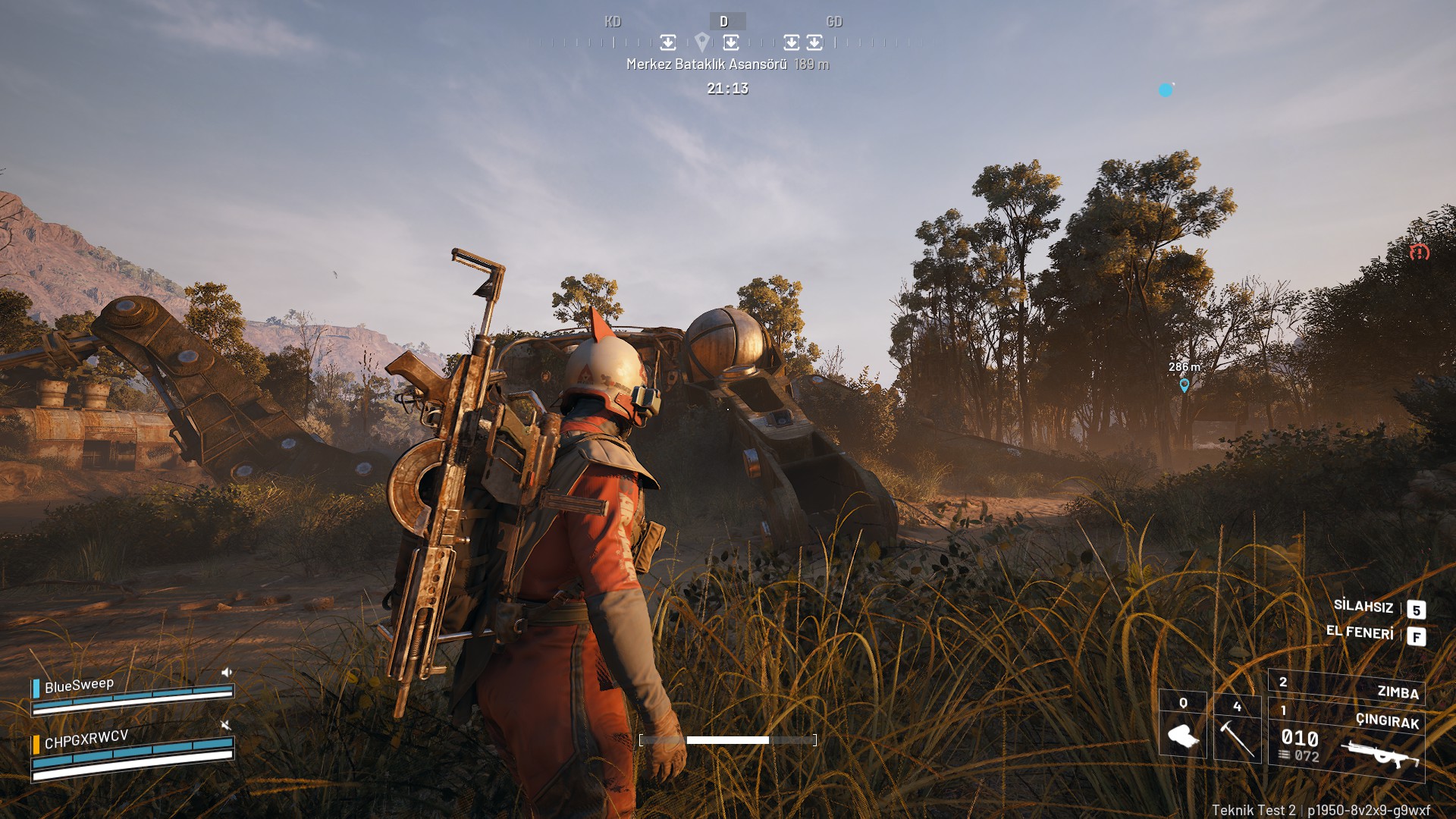Screen dimensions: 1456x819
Task: Click the blue 286 m waypoint marker
Action: [x=1185, y=385]
